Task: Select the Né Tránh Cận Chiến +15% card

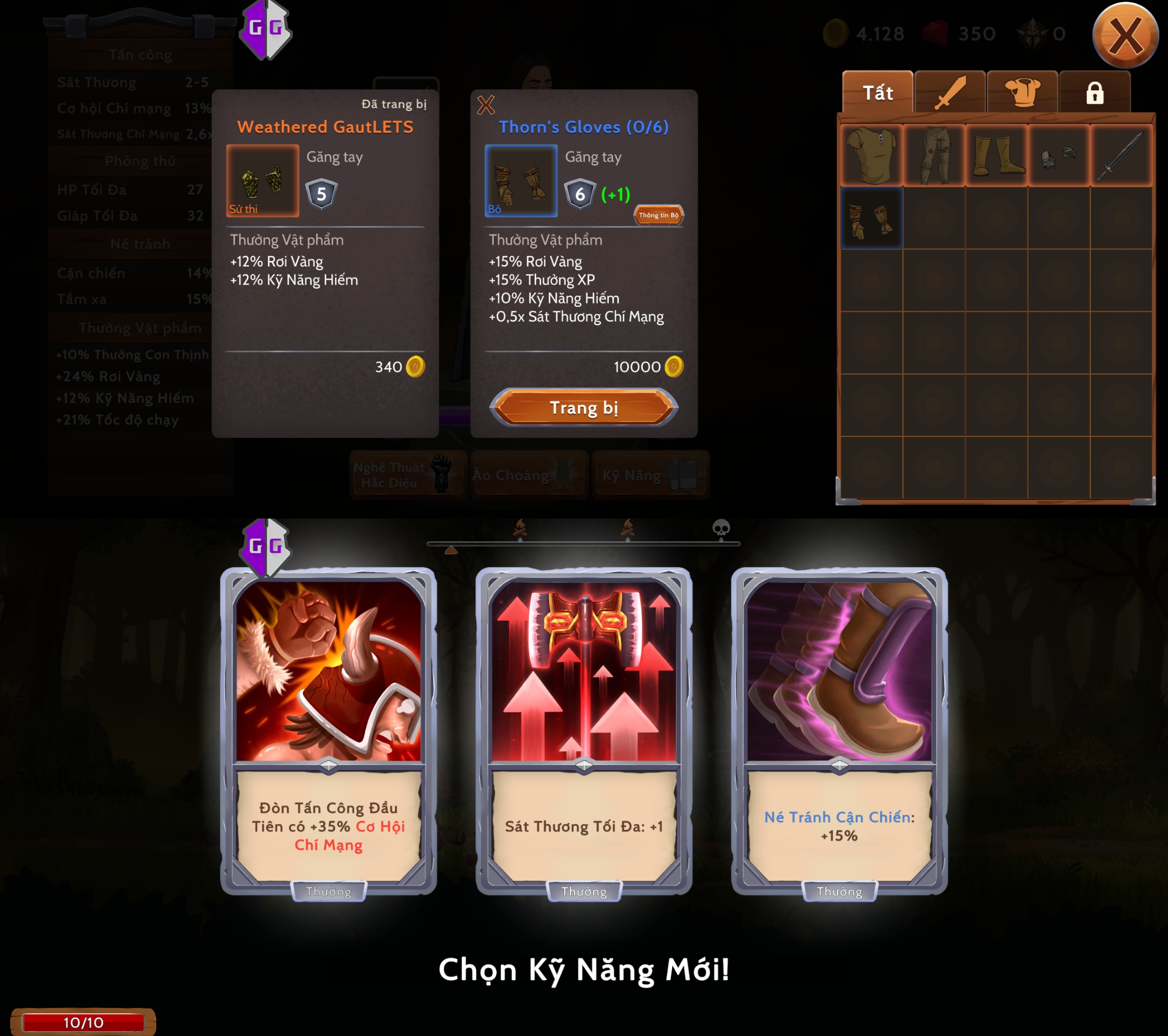Action: point(839,730)
